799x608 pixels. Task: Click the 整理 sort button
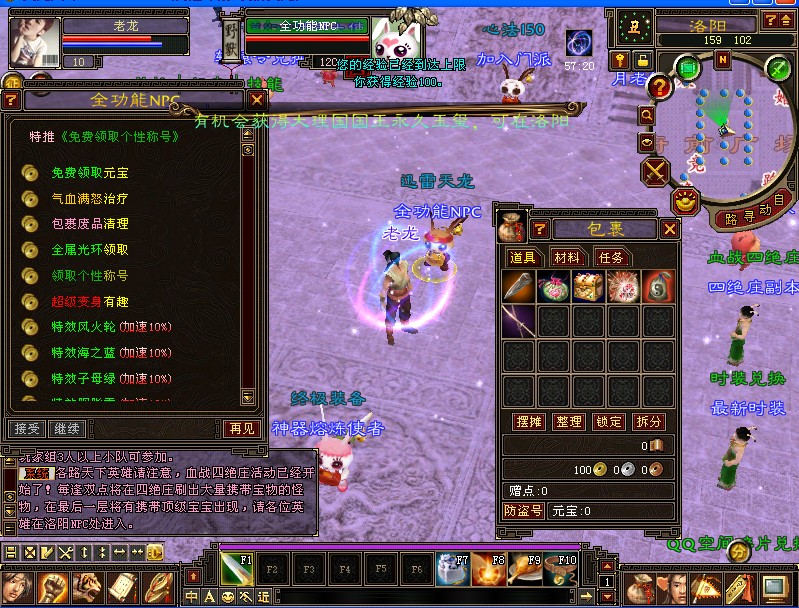coord(568,422)
